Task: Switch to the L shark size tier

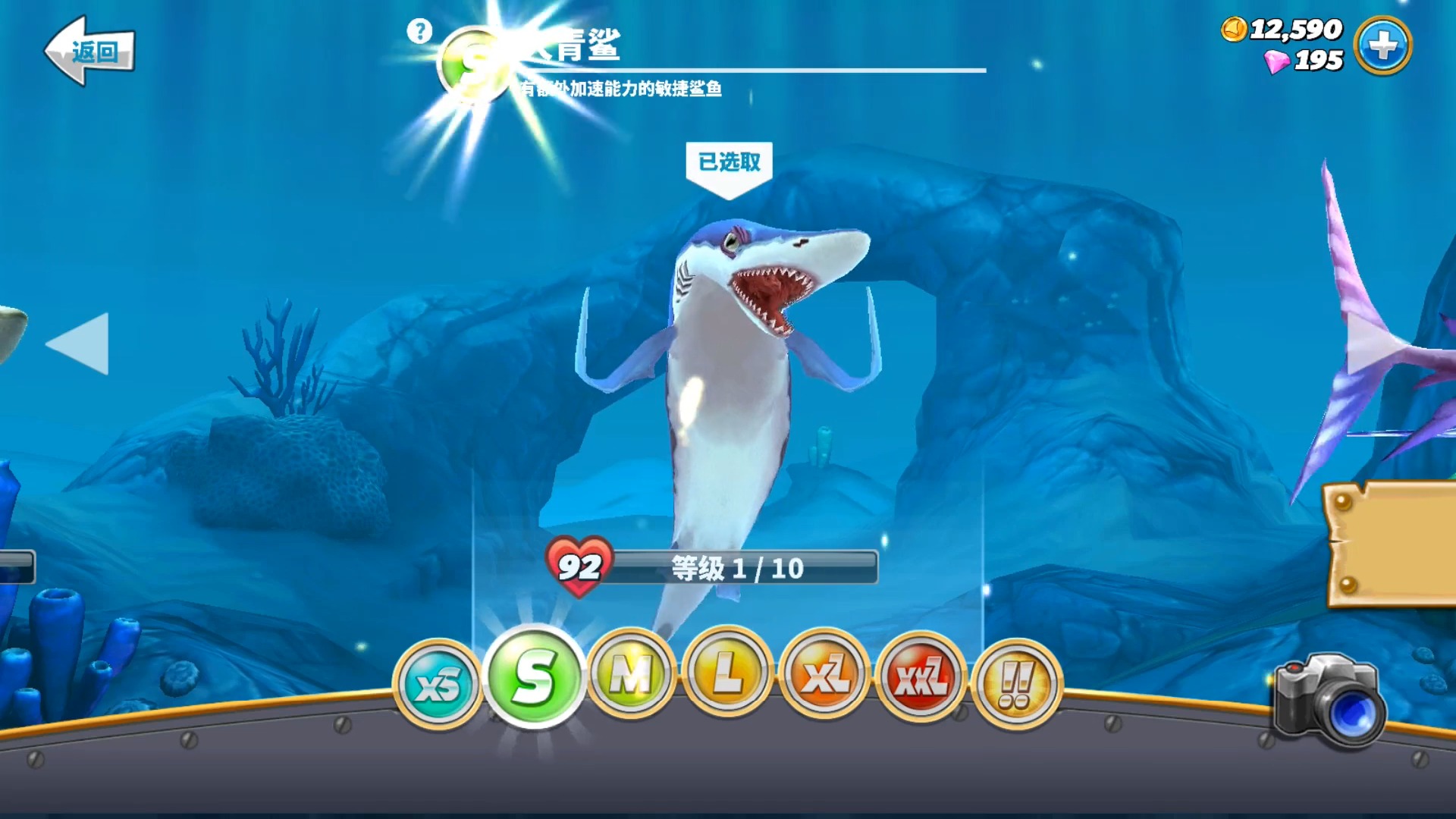Action: point(727,672)
